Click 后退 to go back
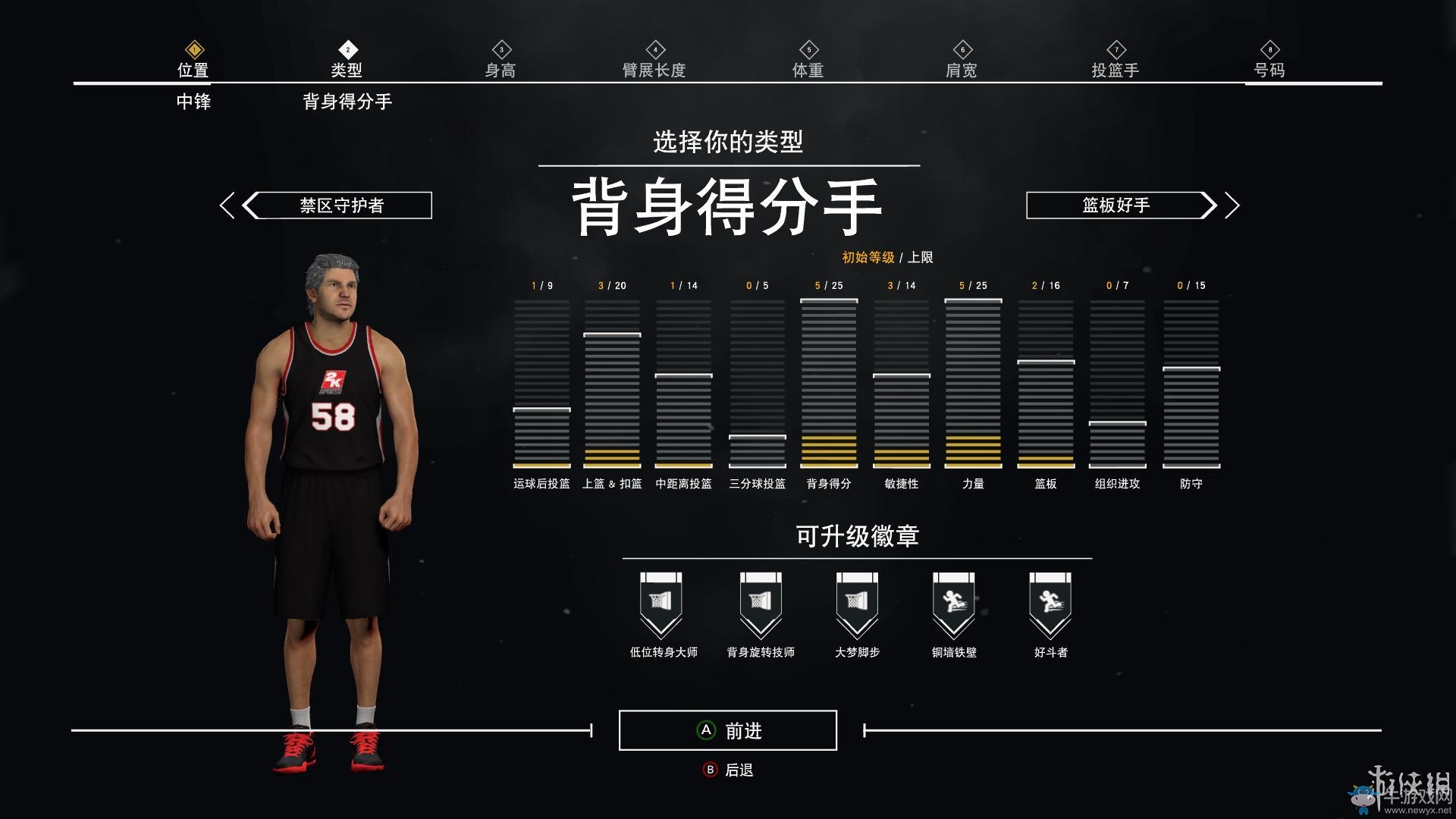 coord(738,768)
